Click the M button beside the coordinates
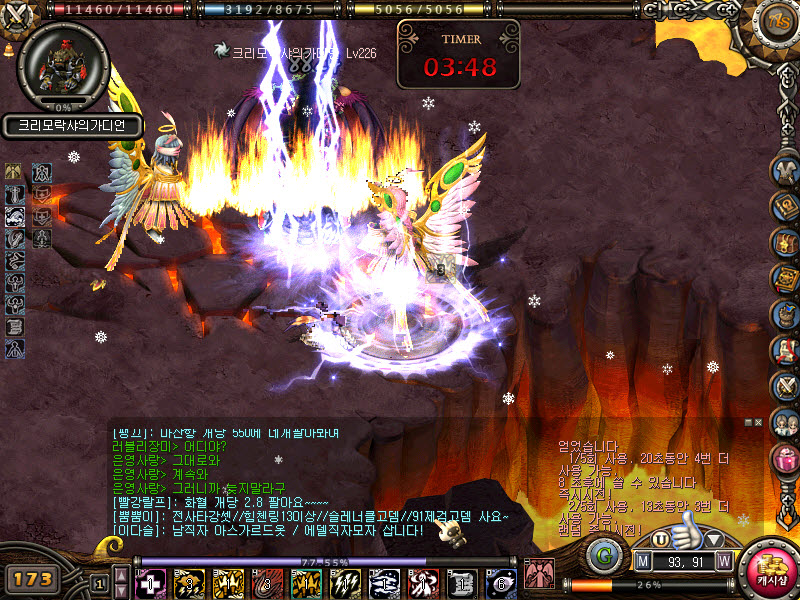Viewport: 800px width, 600px height. coord(644,563)
